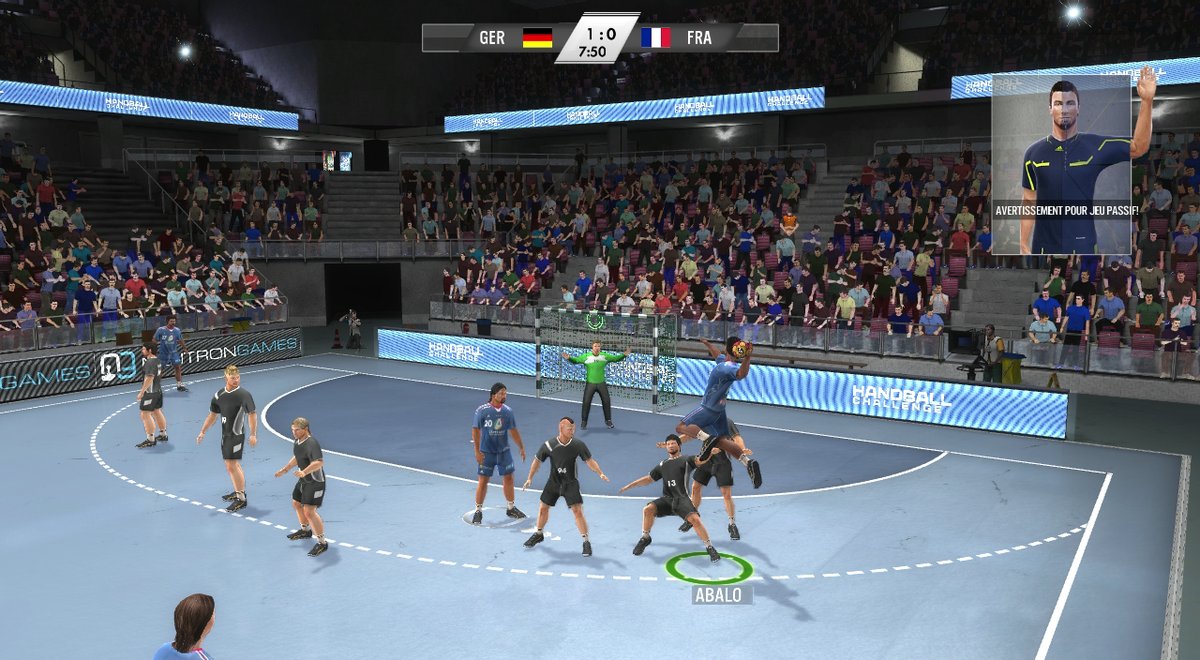Click the Germany flag in the scoreboard

[x=537, y=38]
